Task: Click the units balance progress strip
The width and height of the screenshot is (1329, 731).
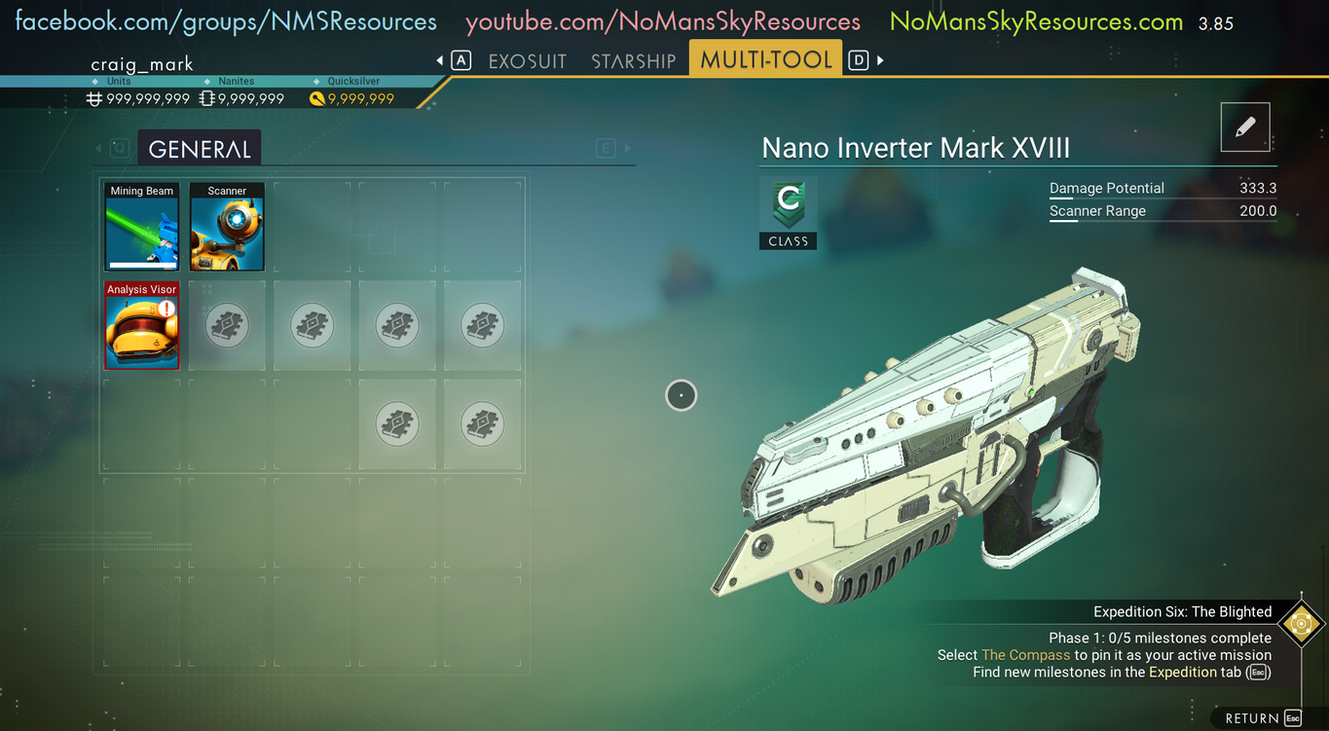Action: pyautogui.click(x=118, y=81)
